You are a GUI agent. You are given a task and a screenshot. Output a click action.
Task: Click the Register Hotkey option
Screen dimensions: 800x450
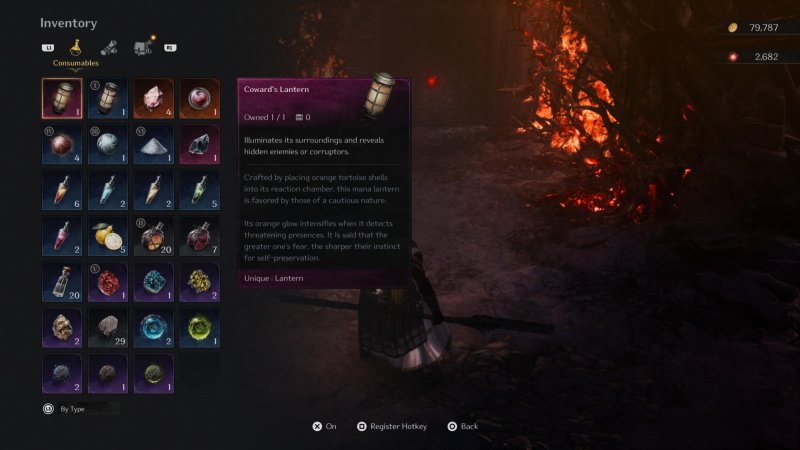[391, 426]
